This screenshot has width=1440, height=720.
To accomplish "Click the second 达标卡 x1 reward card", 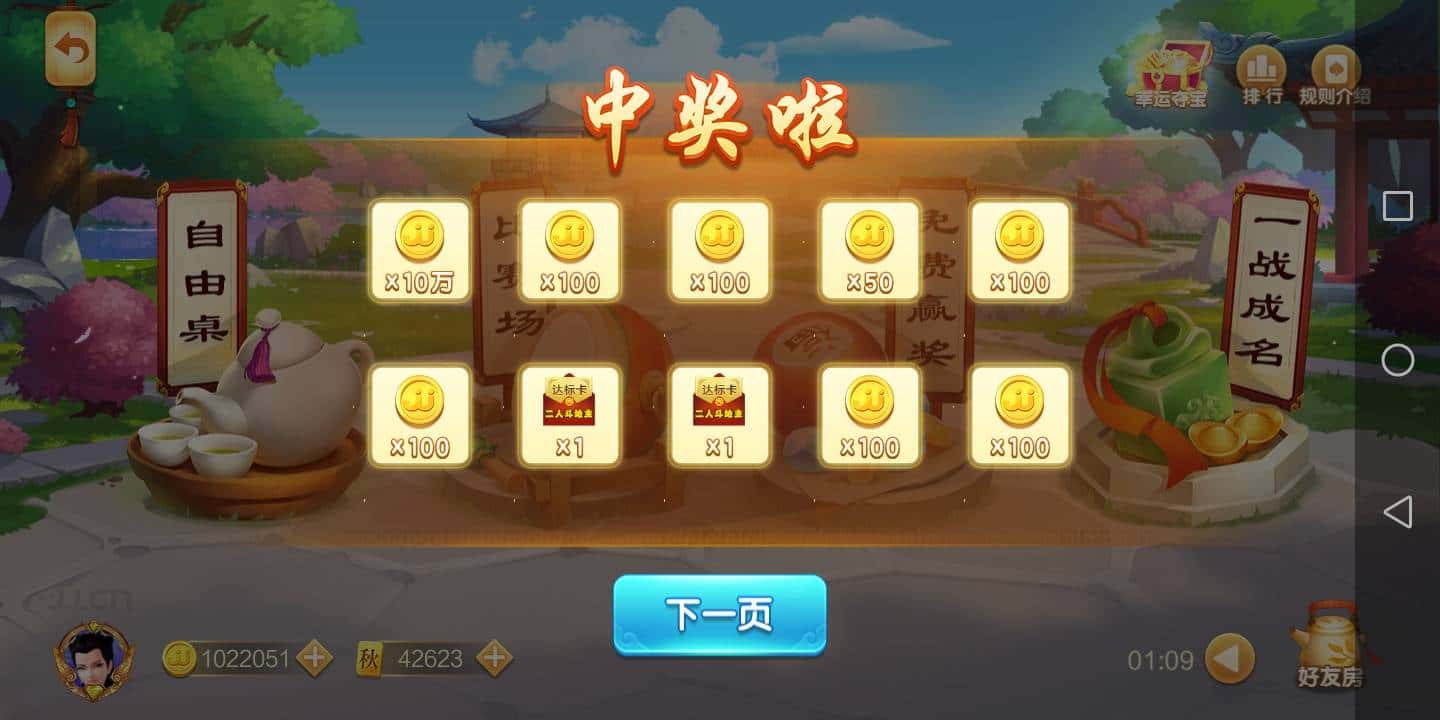I will click(720, 413).
